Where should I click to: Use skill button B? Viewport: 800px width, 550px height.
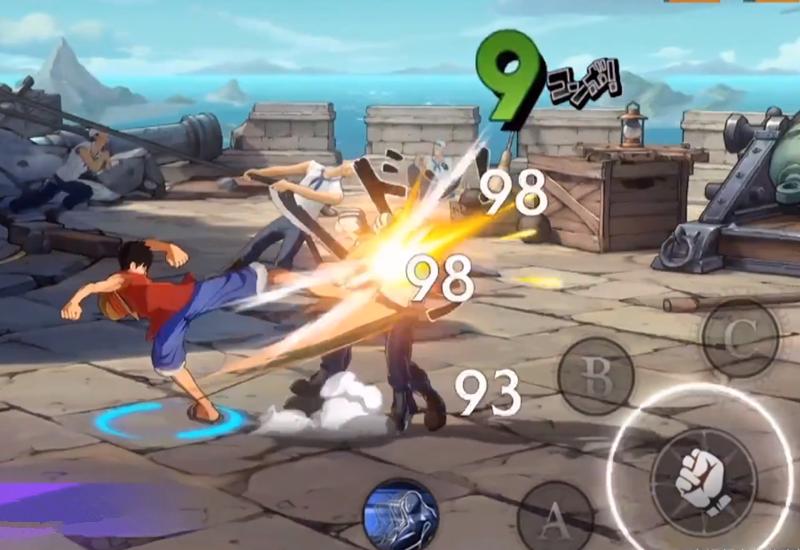597,376
